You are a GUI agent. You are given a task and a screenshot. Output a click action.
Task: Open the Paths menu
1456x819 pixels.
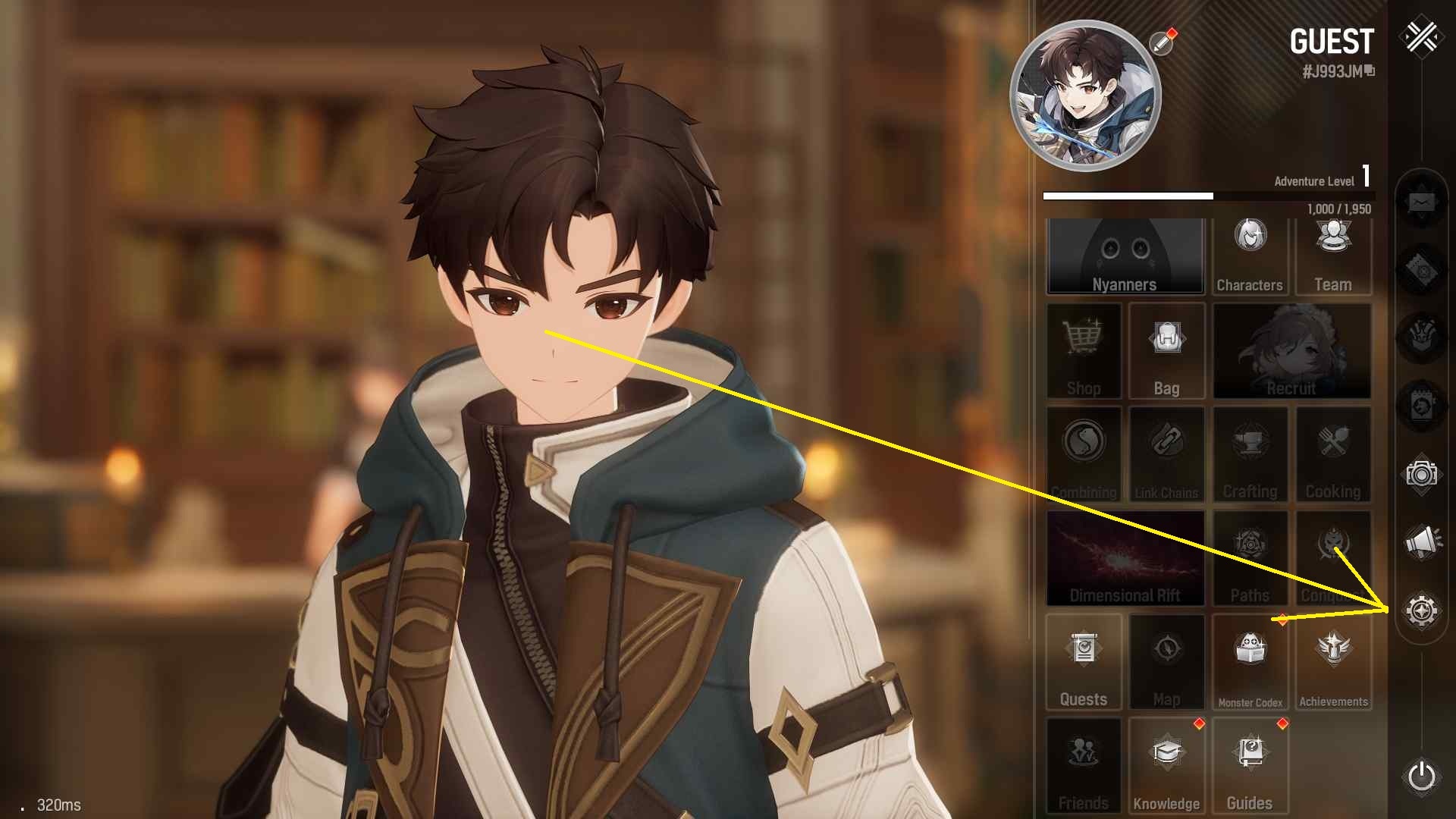coord(1250,558)
